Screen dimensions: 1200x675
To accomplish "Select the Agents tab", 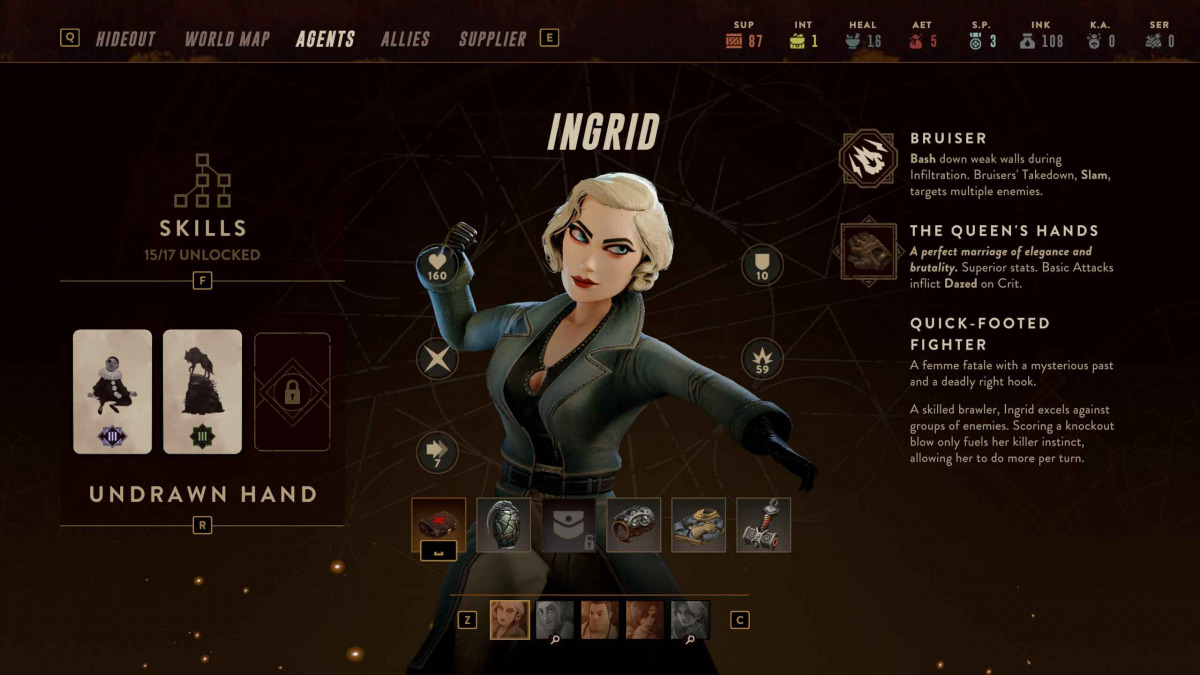I will click(x=325, y=39).
